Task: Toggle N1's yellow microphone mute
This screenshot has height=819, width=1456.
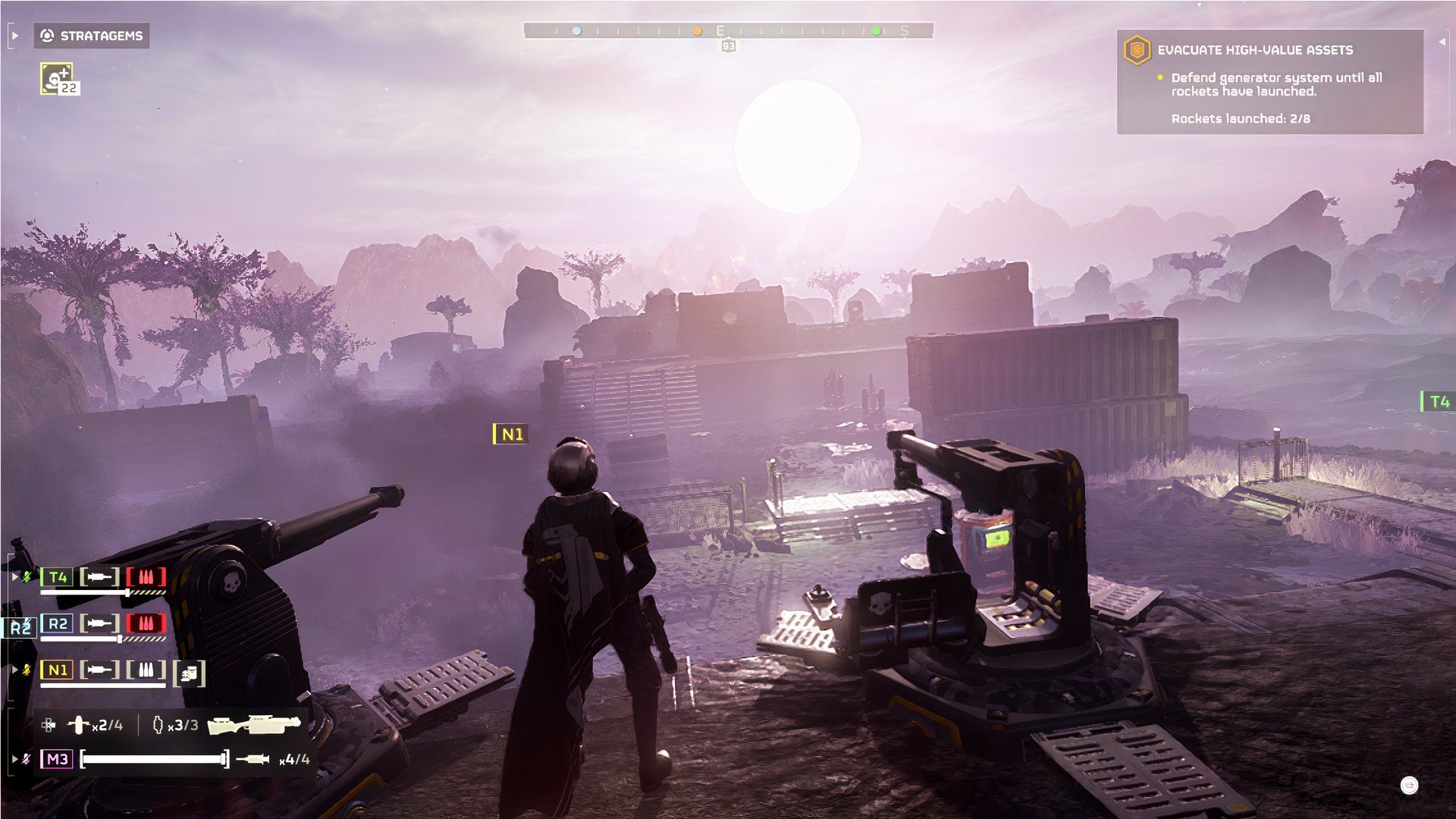Action: [x=25, y=670]
